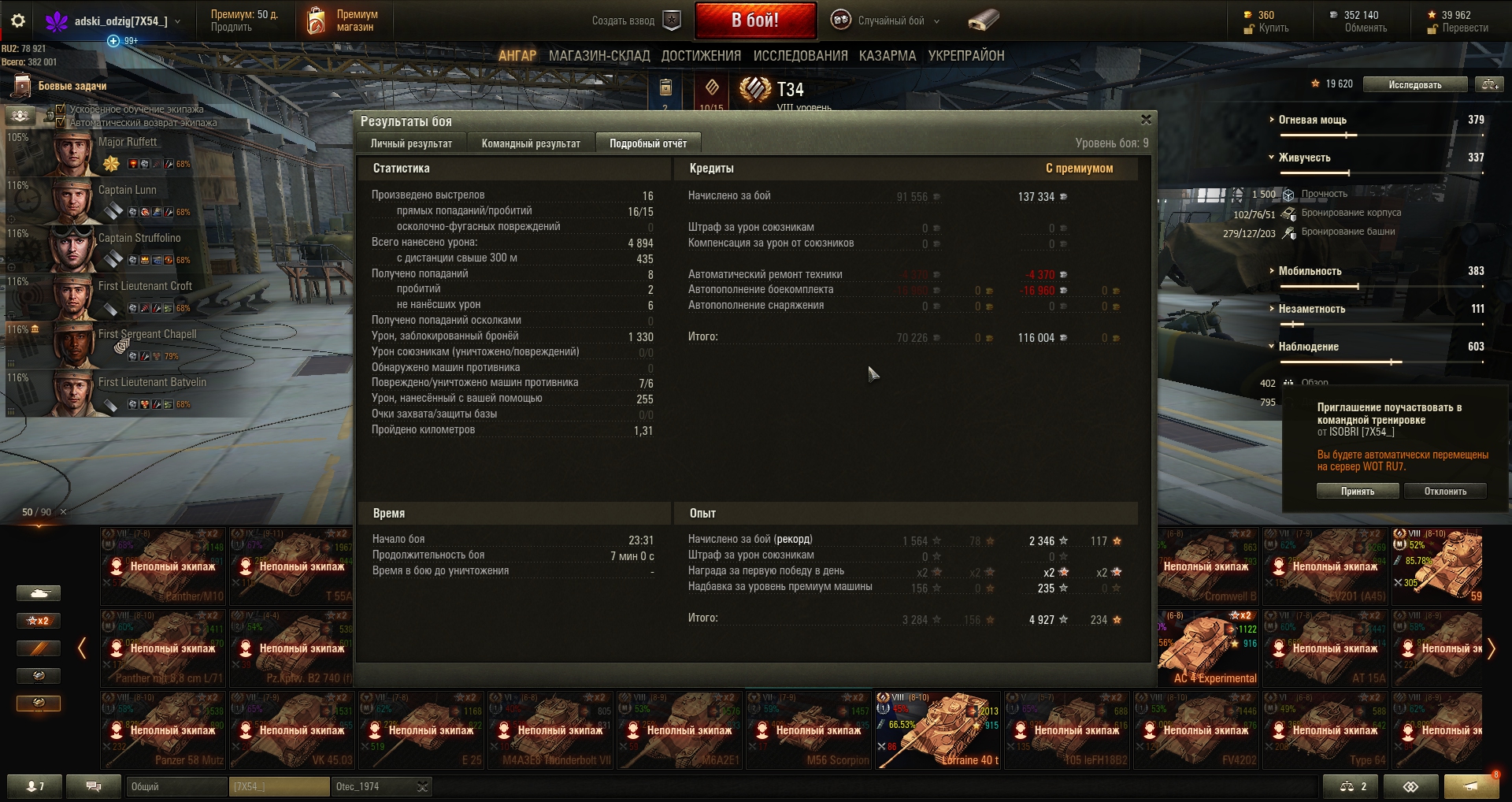Start battle with the red В бой! button
This screenshot has height=802, width=1512.
tap(754, 20)
